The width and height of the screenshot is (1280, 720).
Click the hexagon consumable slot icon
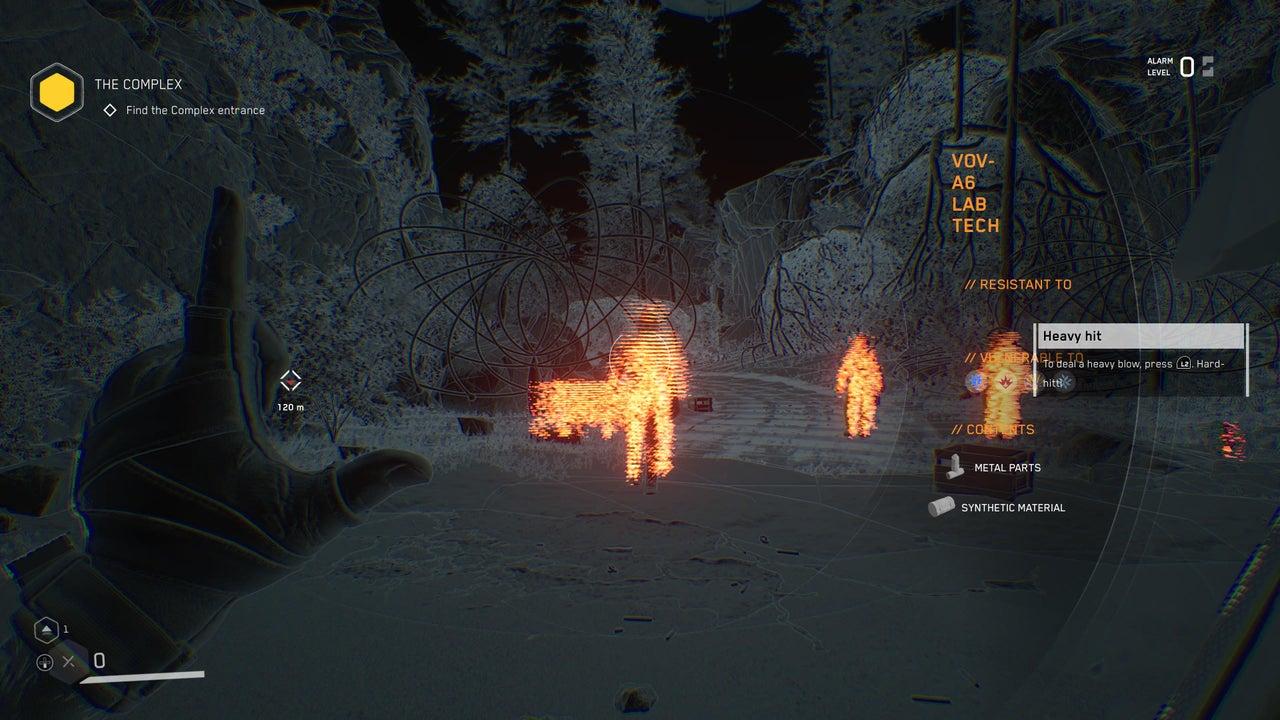45,630
